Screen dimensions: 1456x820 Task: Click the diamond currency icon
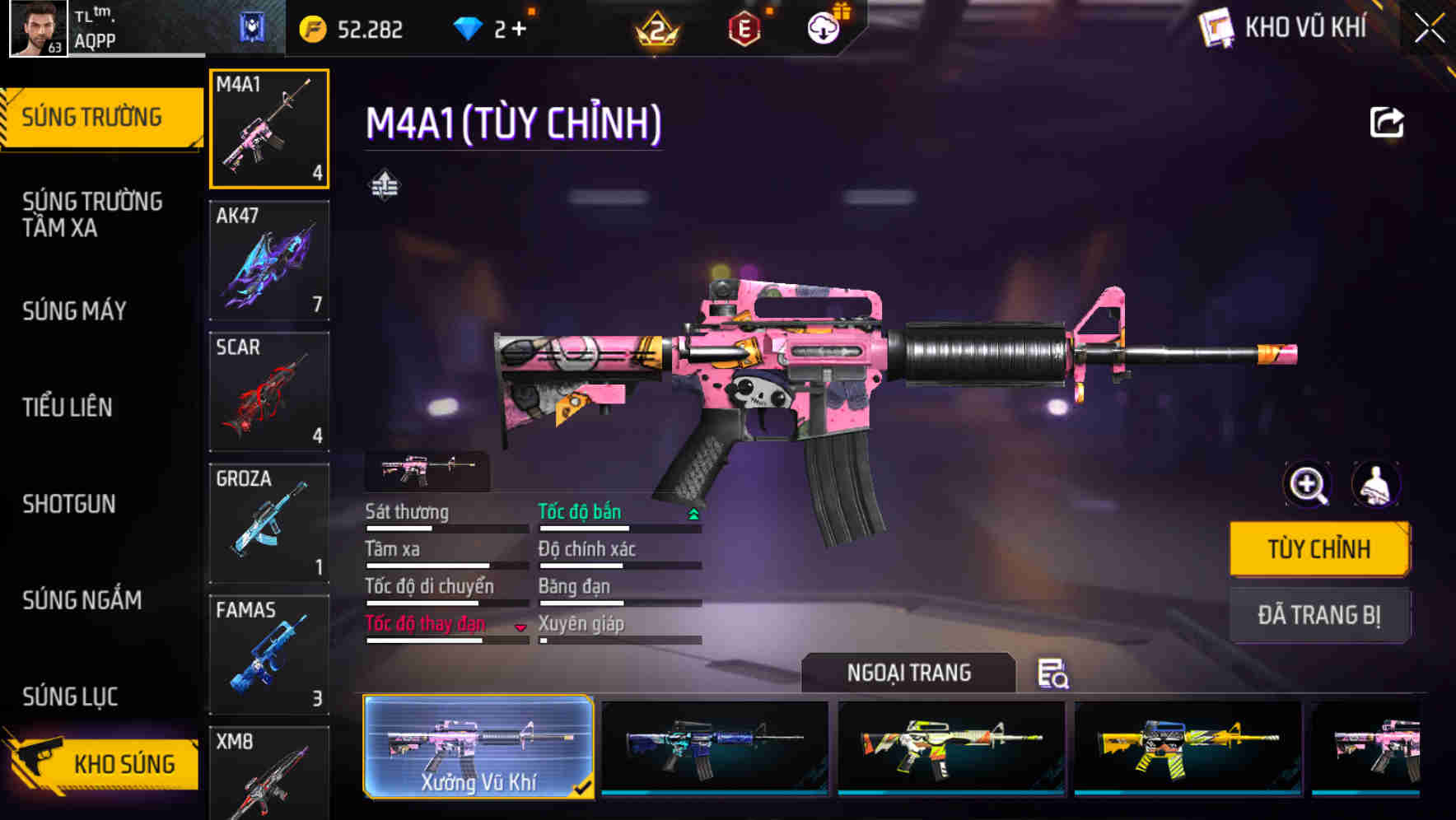coord(469,27)
